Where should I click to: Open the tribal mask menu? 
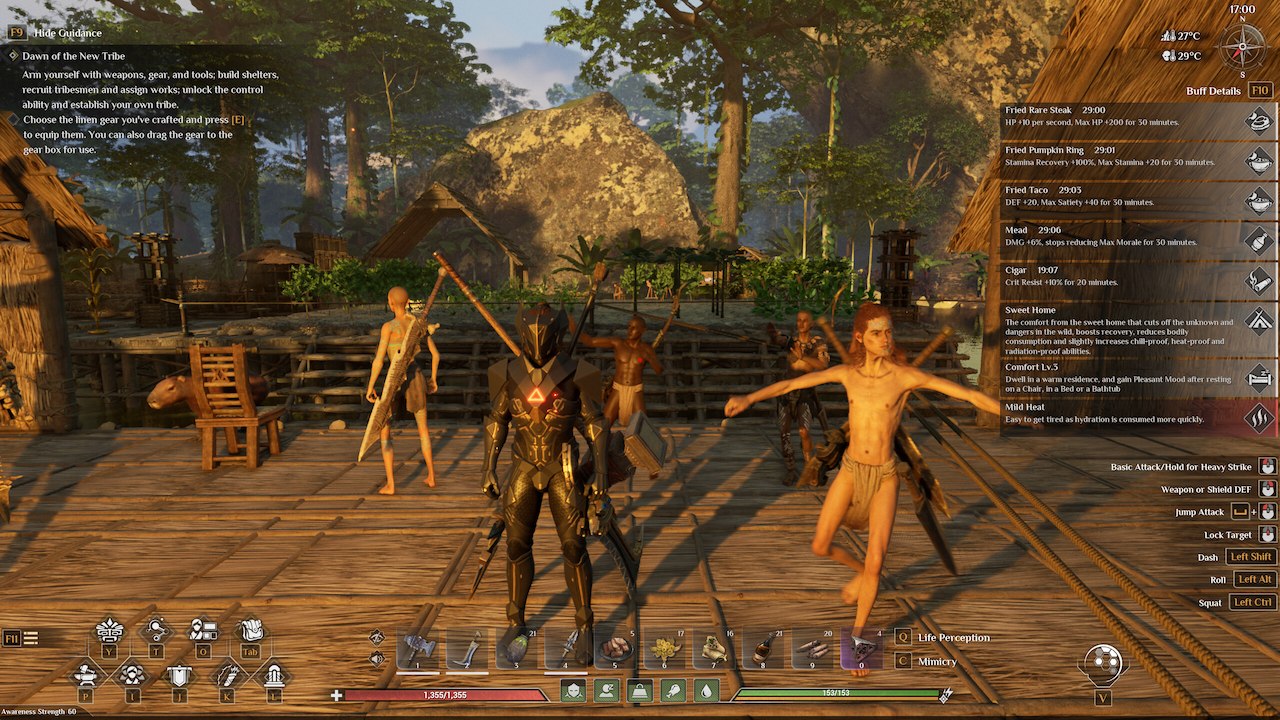(x=108, y=633)
